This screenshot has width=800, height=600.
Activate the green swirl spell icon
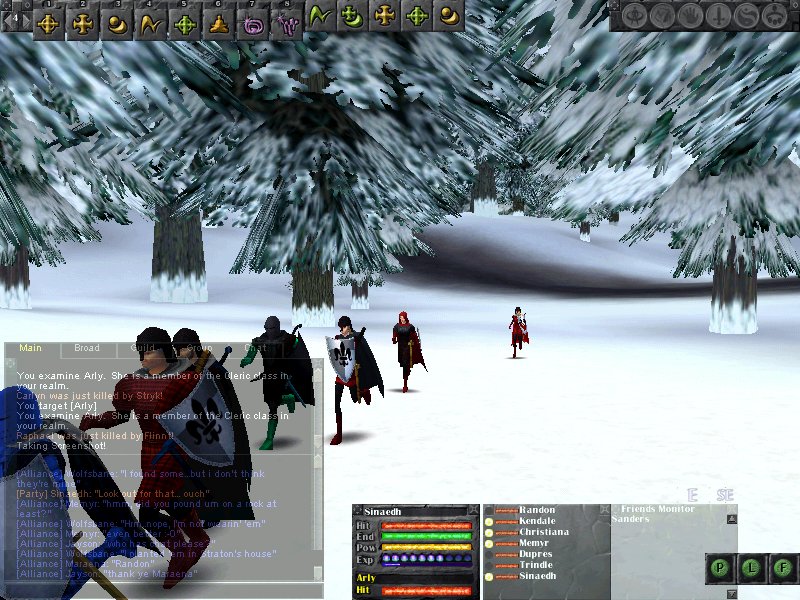[353, 17]
